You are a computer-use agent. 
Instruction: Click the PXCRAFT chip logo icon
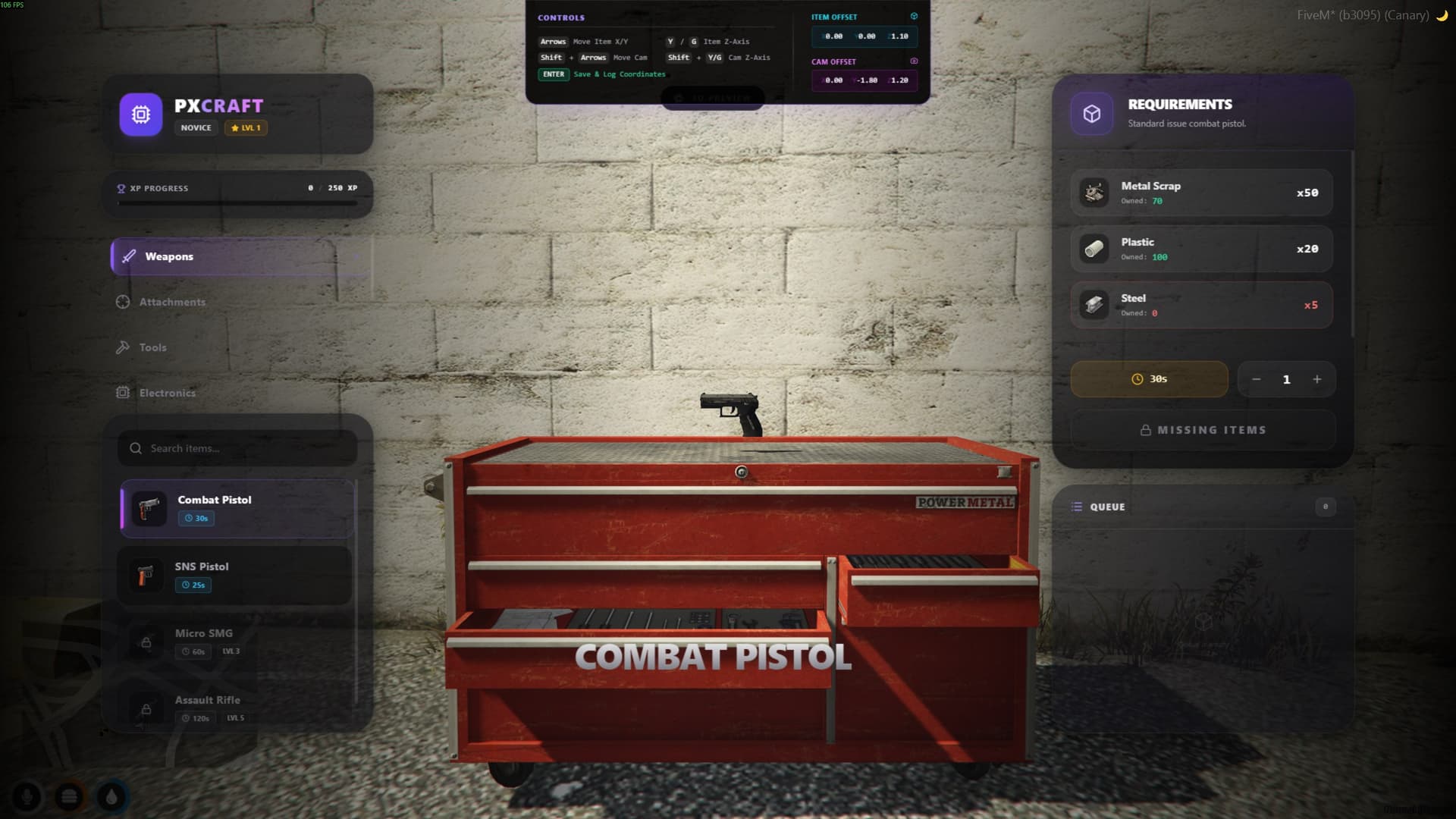pos(140,115)
